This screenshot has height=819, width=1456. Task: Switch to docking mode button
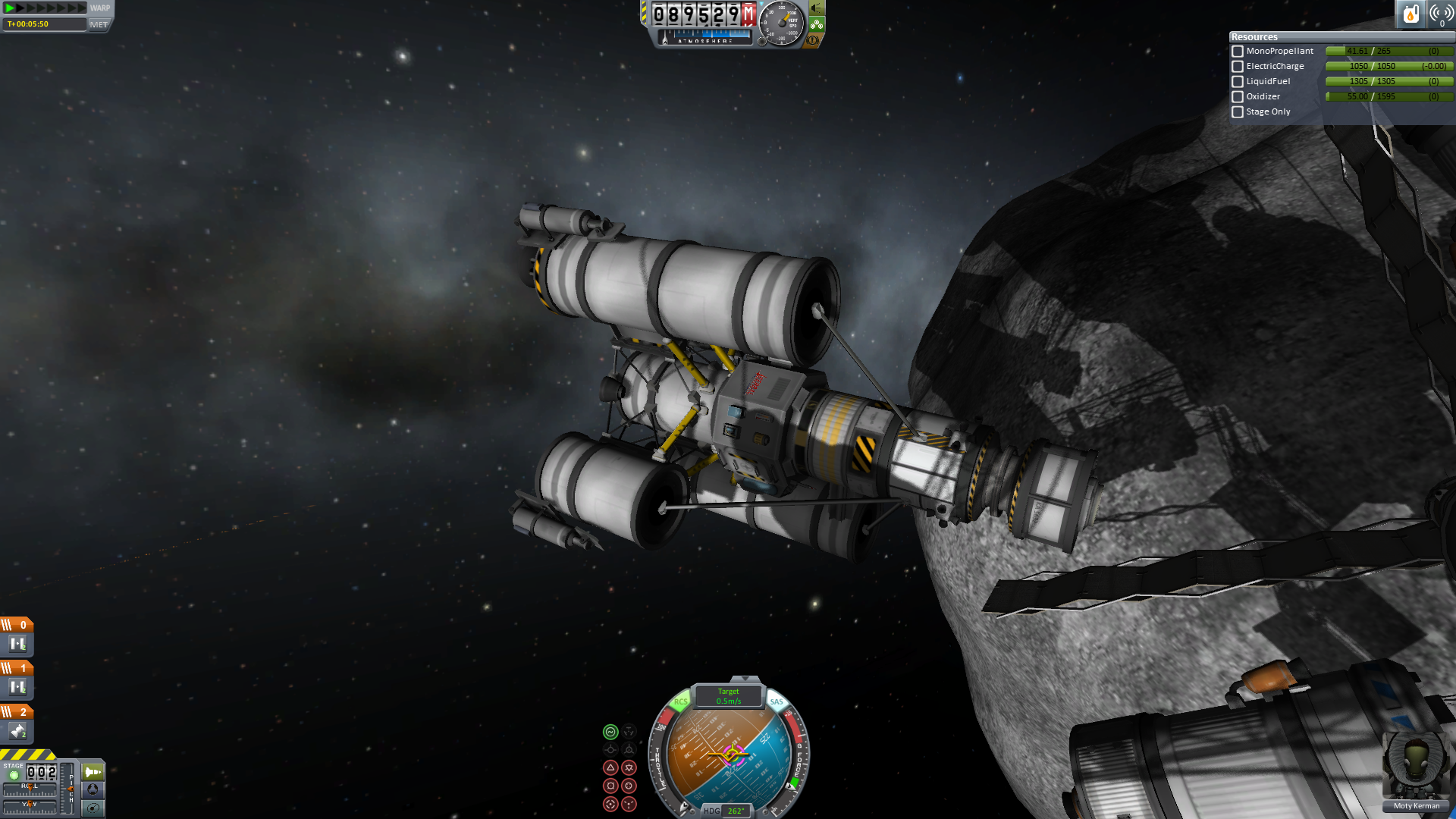click(93, 789)
